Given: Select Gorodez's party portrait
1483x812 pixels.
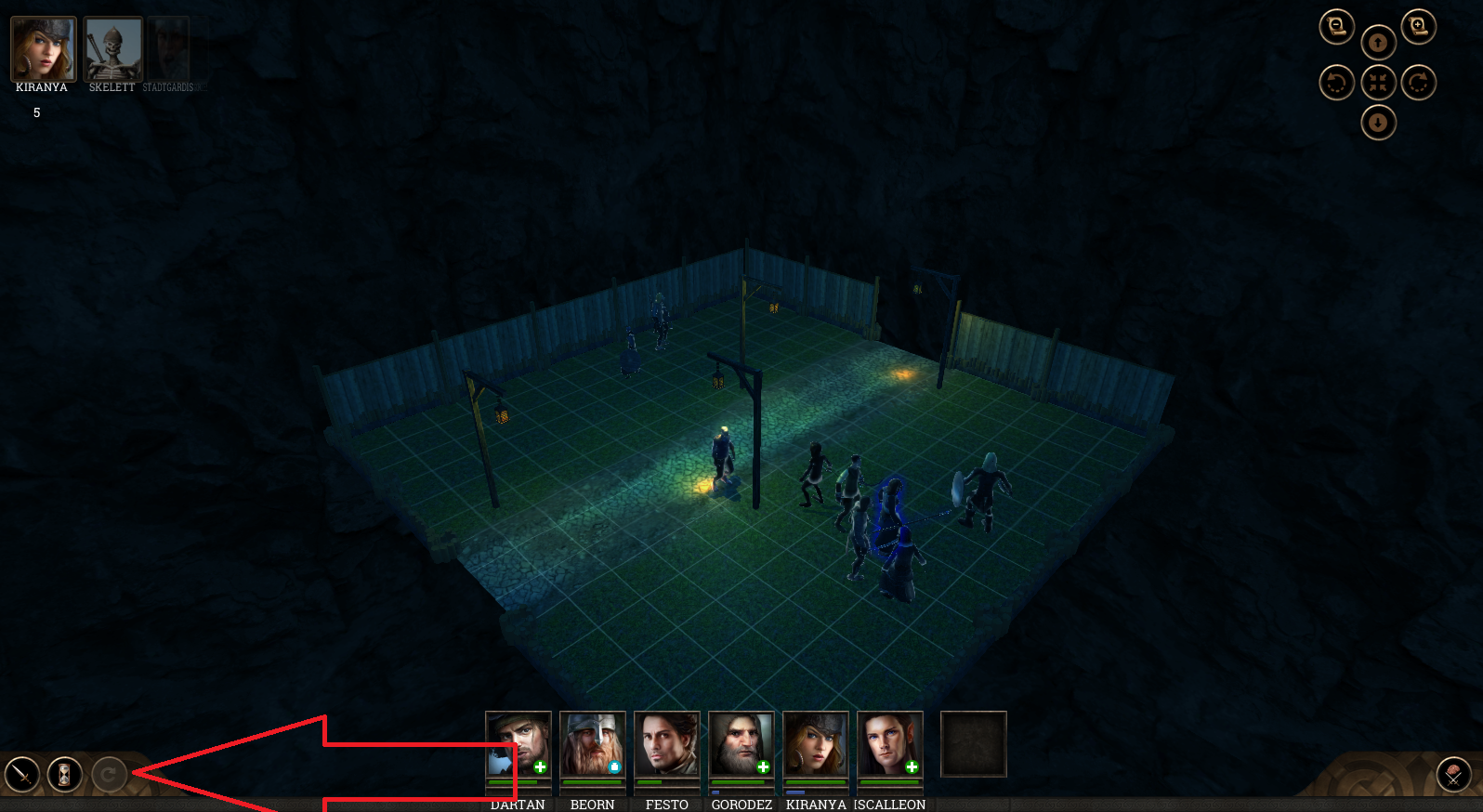Looking at the screenshot, I should click(x=741, y=744).
